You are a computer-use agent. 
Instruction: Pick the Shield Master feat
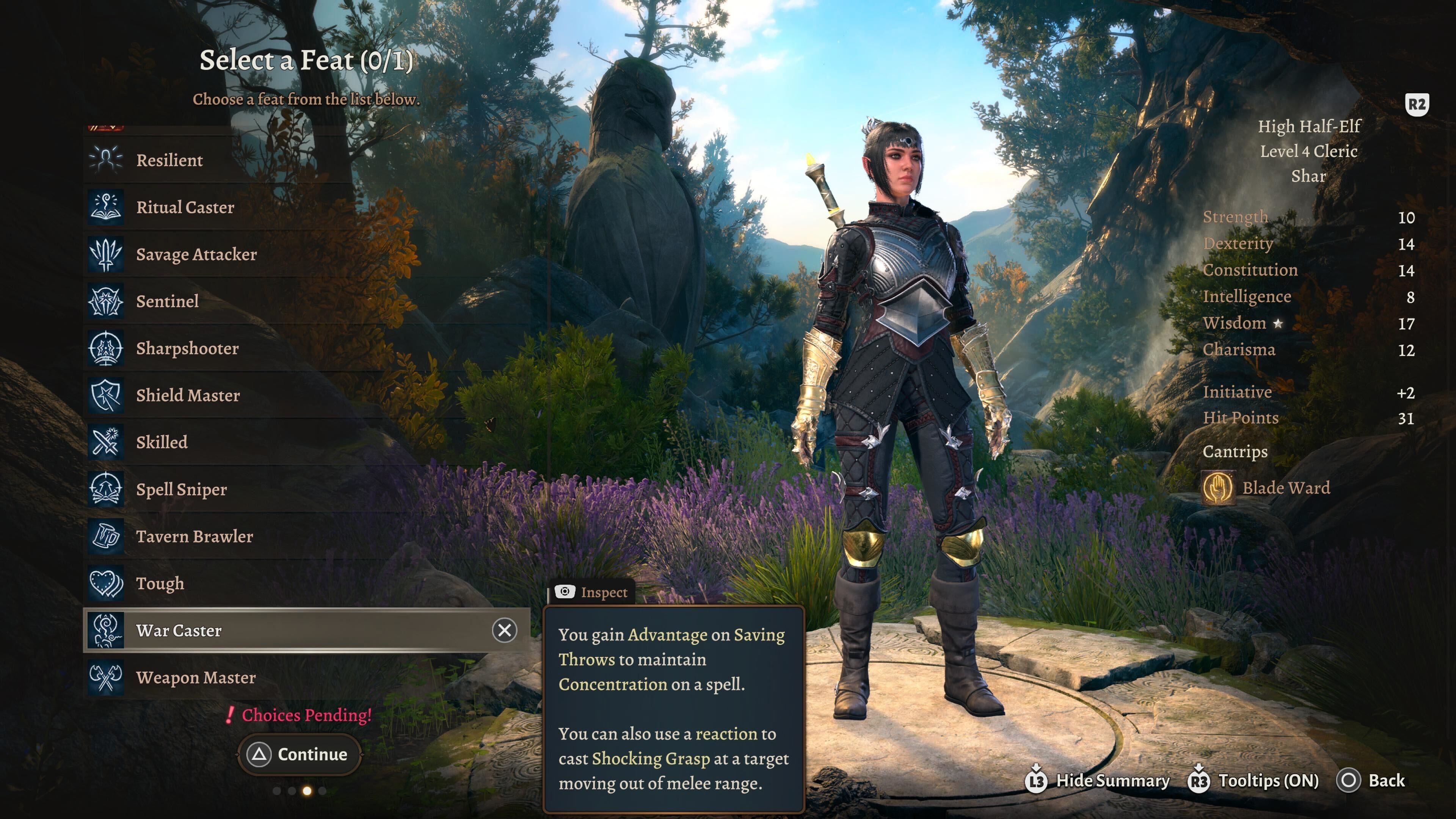[x=188, y=395]
